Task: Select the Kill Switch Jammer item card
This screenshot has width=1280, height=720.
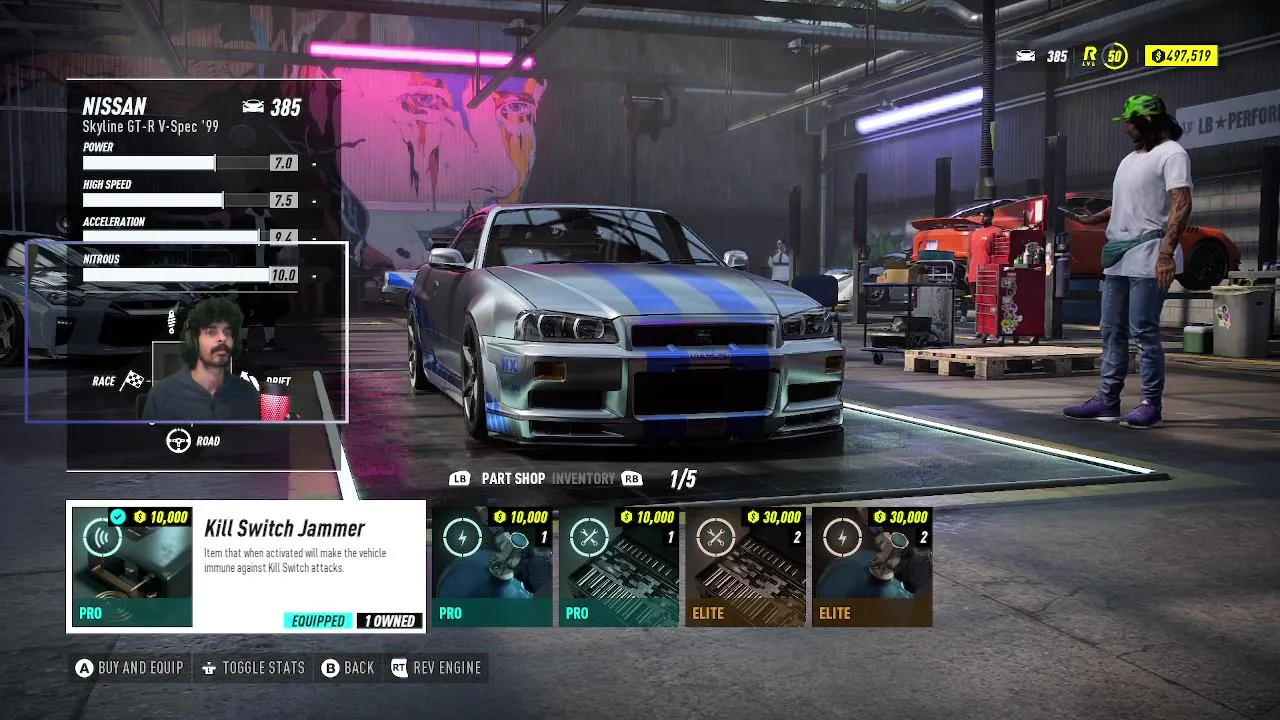Action: click(x=246, y=567)
